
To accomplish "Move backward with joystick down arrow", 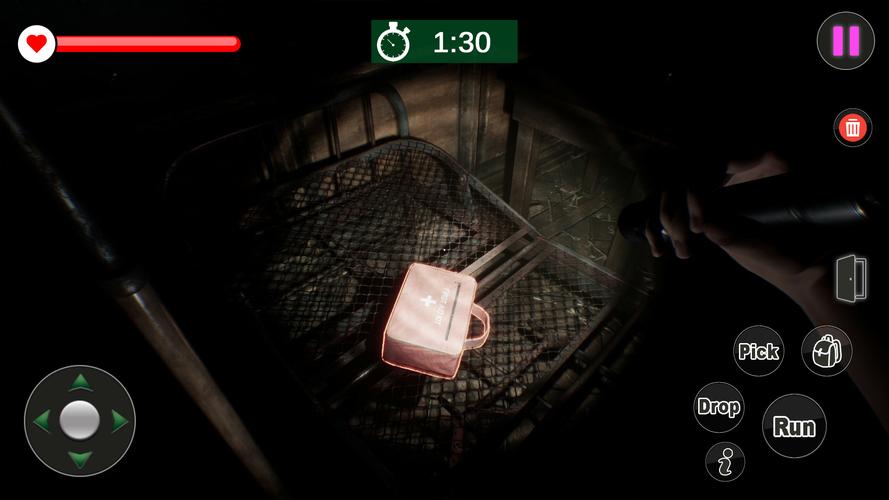I will 80,459.
